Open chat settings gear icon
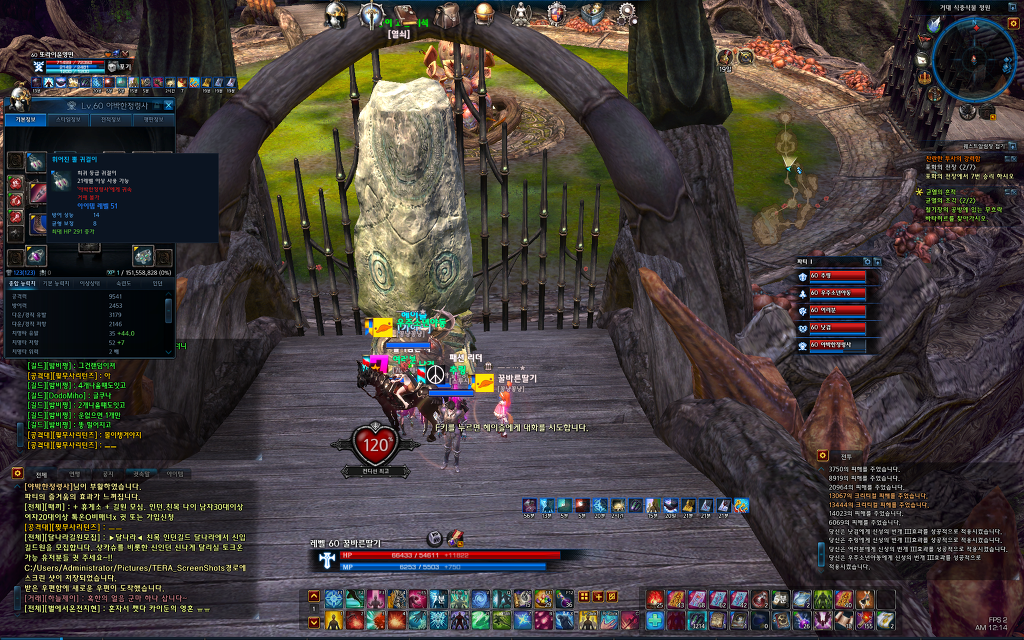Screen dimensions: 1024x640 coord(17,473)
